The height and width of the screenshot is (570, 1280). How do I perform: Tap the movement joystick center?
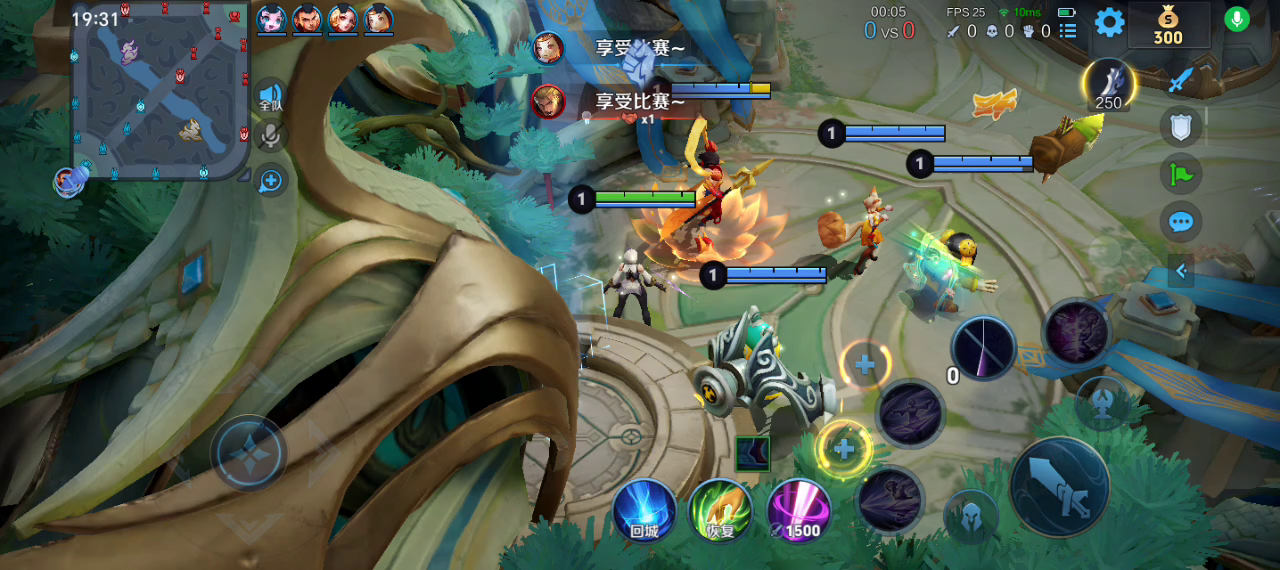(x=248, y=453)
